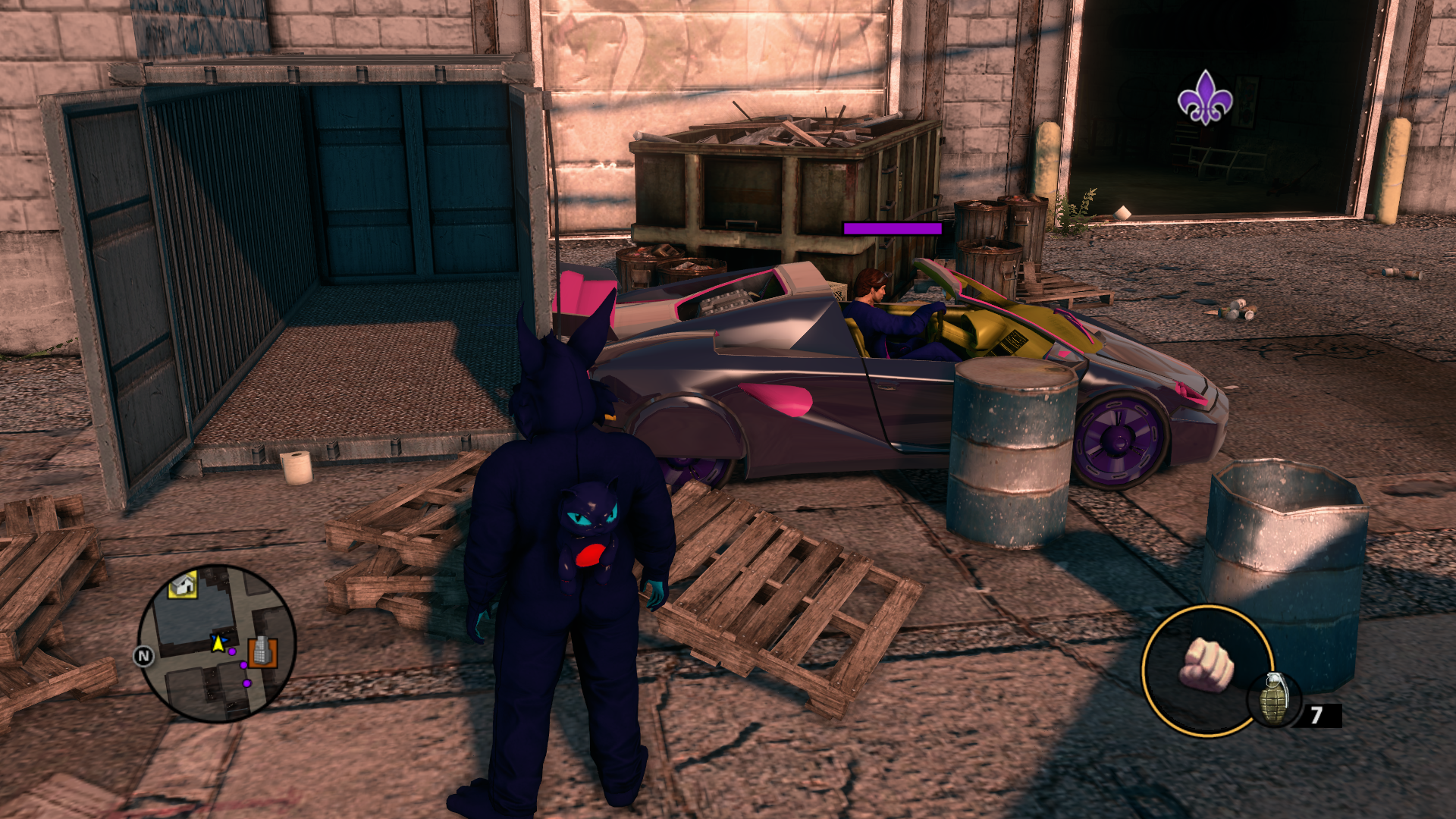This screenshot has width=1456, height=819.
Task: Select the orange skyscraper marker on minimap
Action: 262,651
